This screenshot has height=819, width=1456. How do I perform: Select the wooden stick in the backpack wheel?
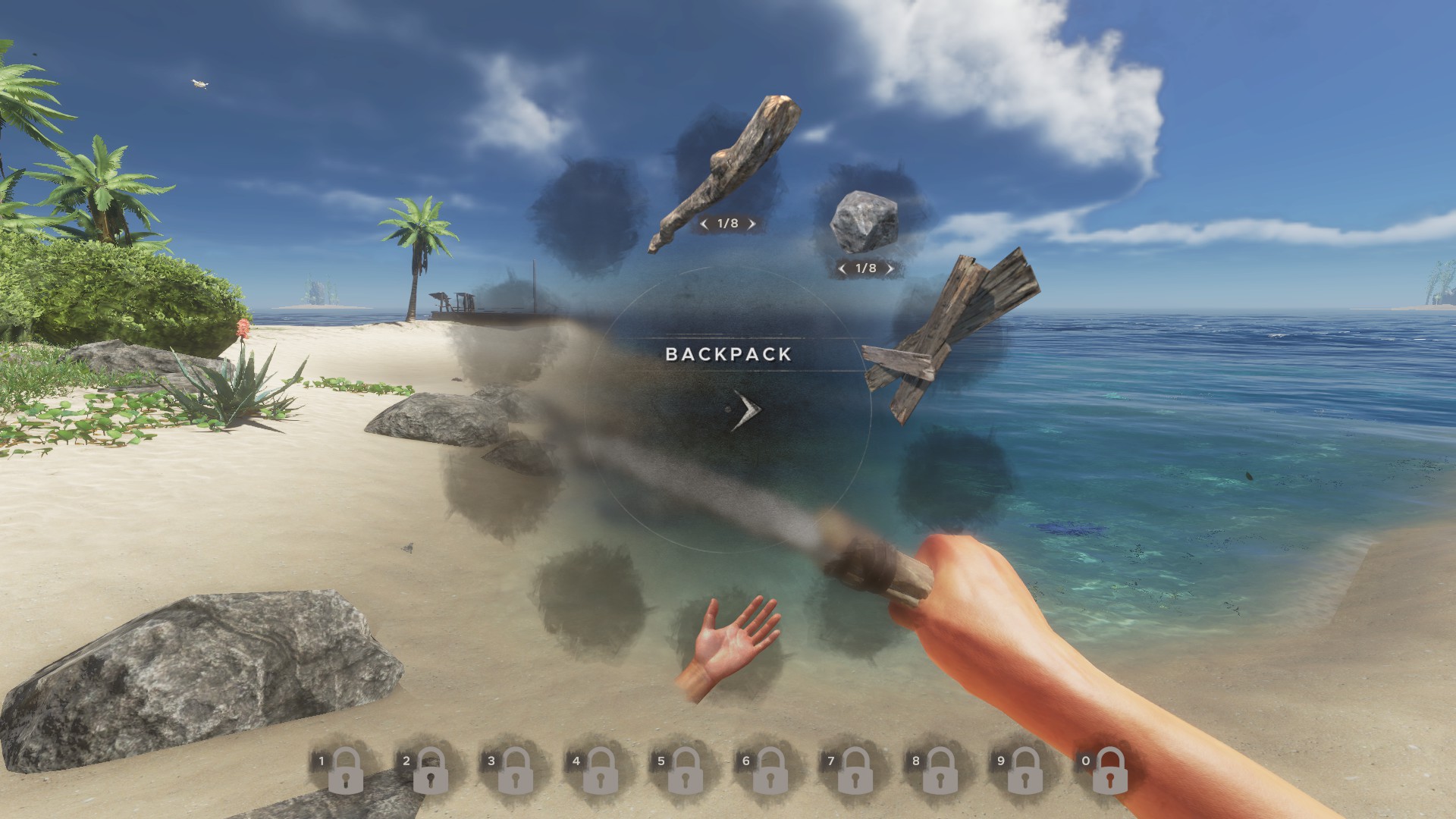(x=724, y=171)
